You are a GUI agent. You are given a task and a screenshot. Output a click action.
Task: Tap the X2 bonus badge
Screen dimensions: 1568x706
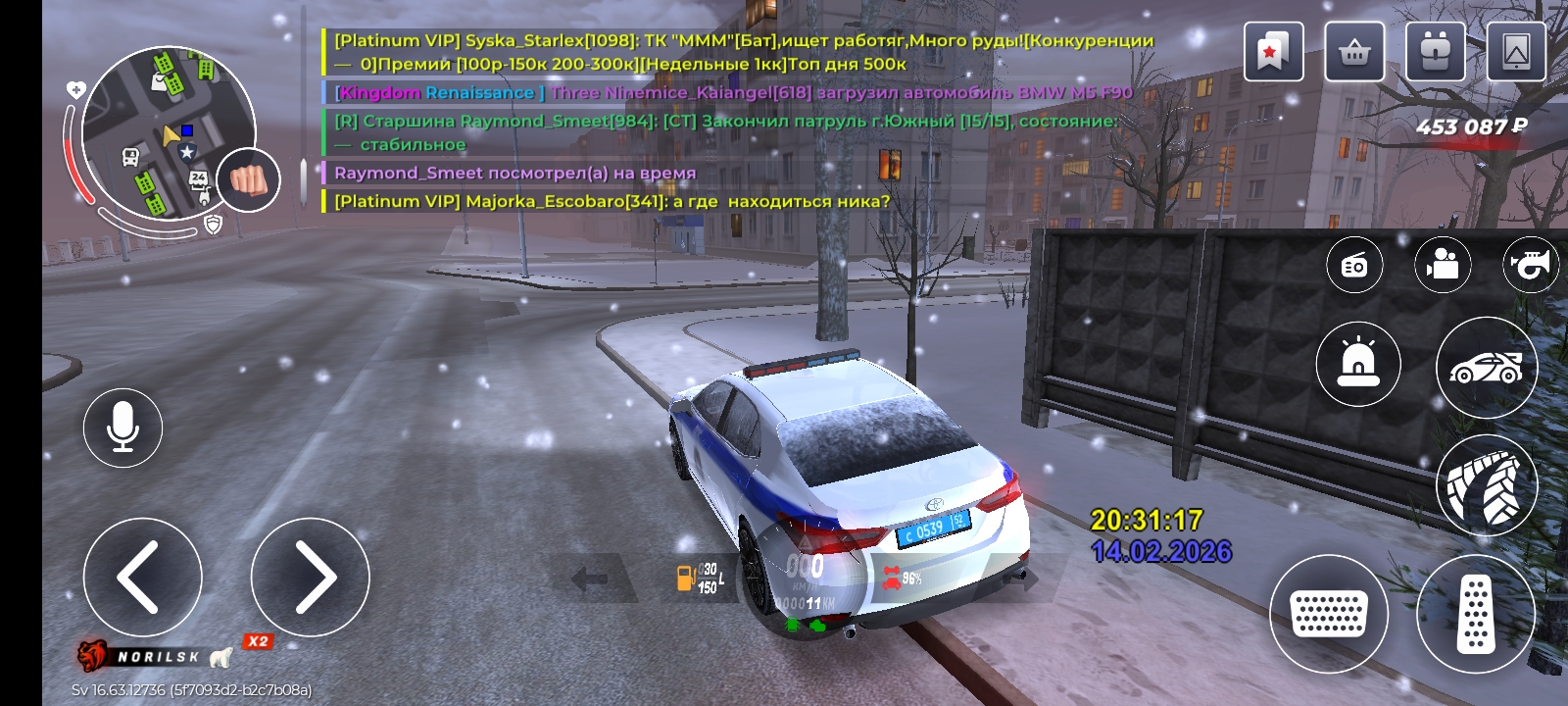258,641
